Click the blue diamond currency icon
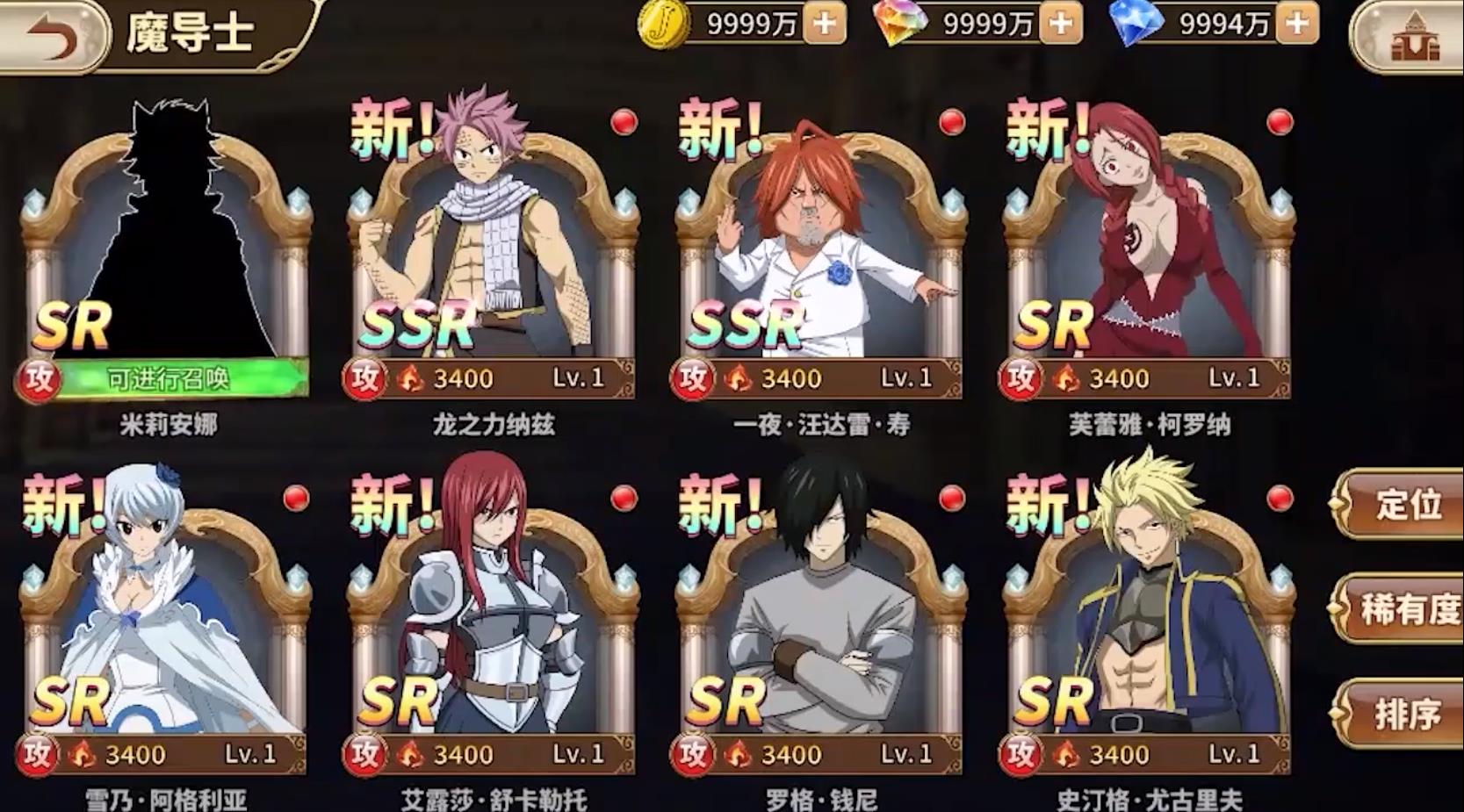 click(1133, 26)
